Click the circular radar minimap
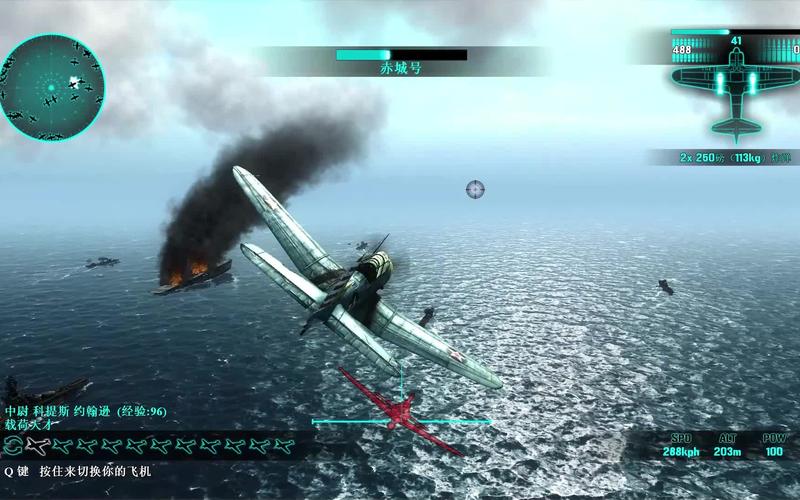 click(x=55, y=86)
